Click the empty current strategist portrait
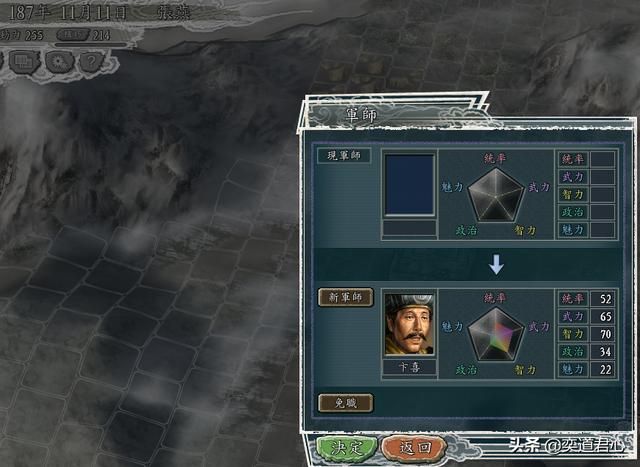This screenshot has height=467, width=640. click(x=409, y=184)
